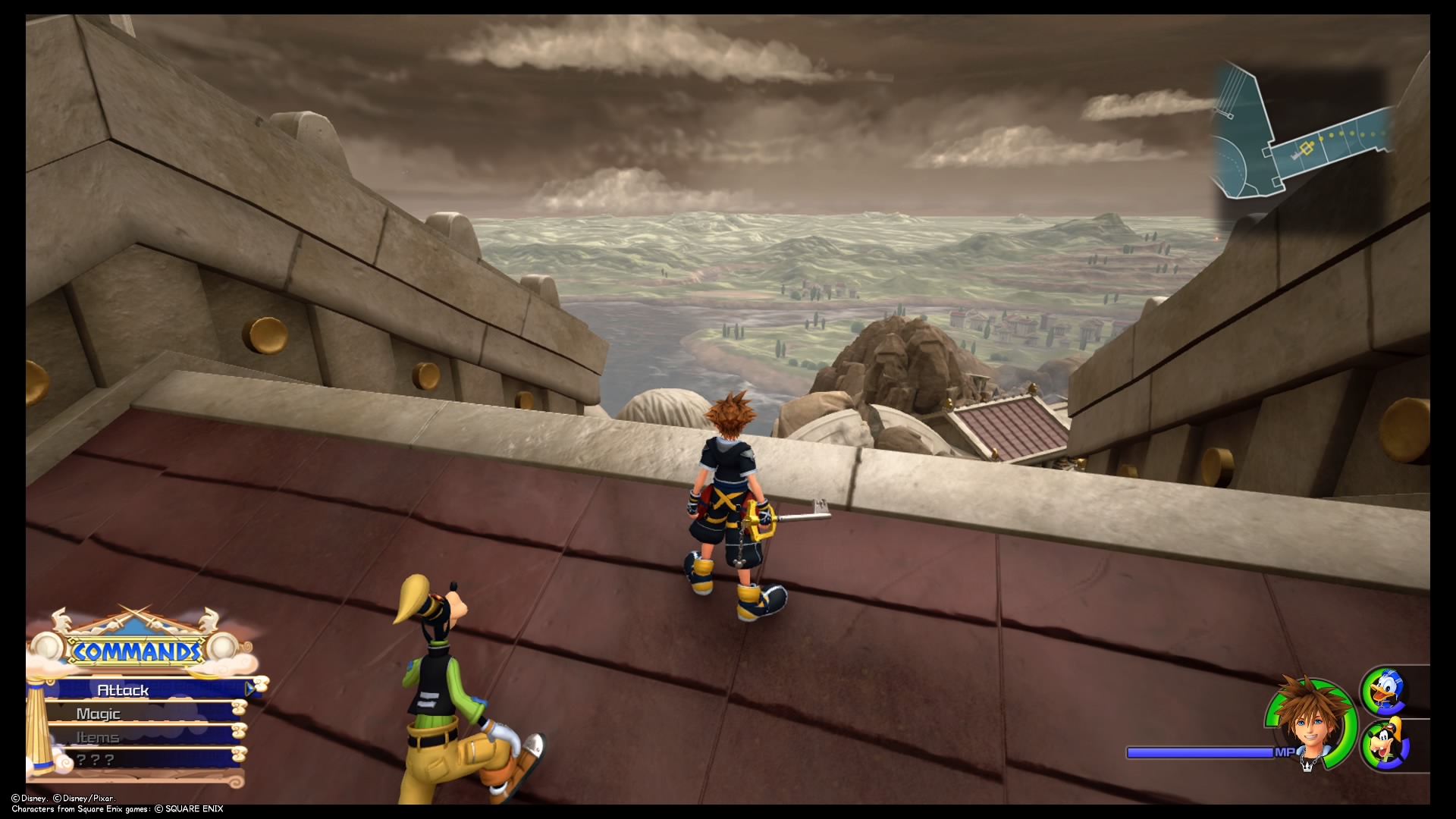Select the Attack command
This screenshot has height=819, width=1456.
click(x=121, y=690)
